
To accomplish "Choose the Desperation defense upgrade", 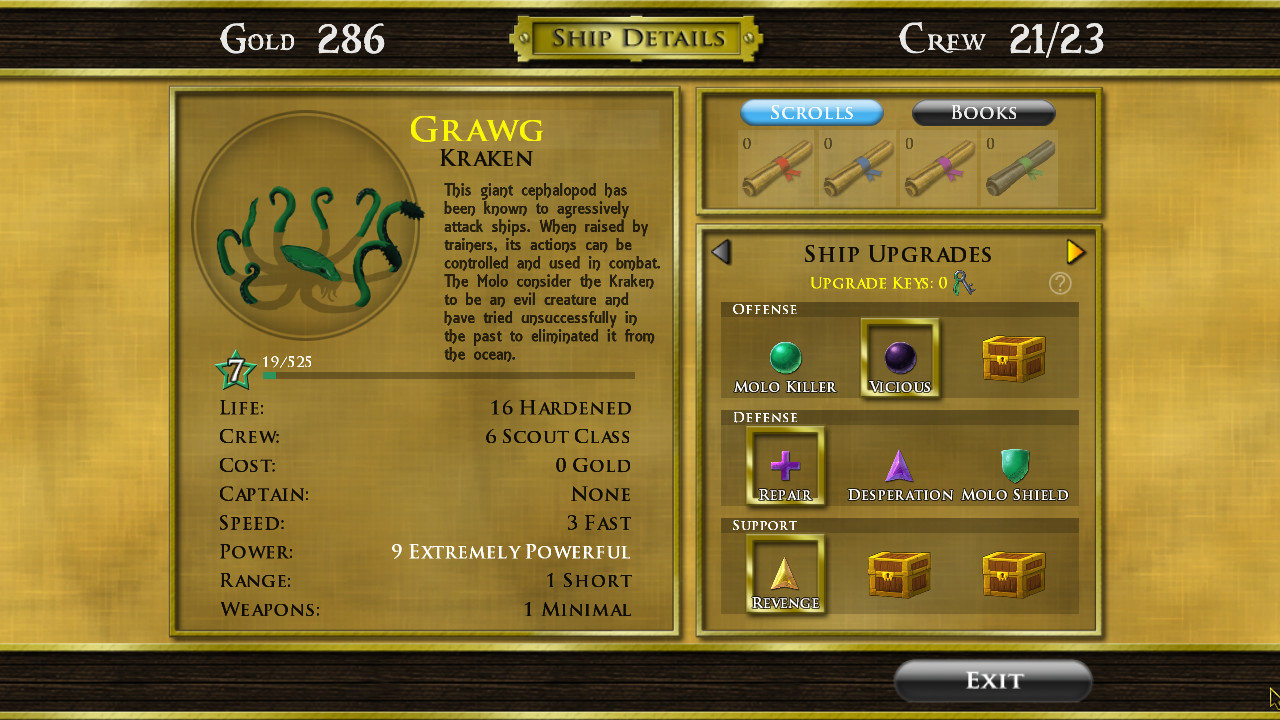I will 899,465.
